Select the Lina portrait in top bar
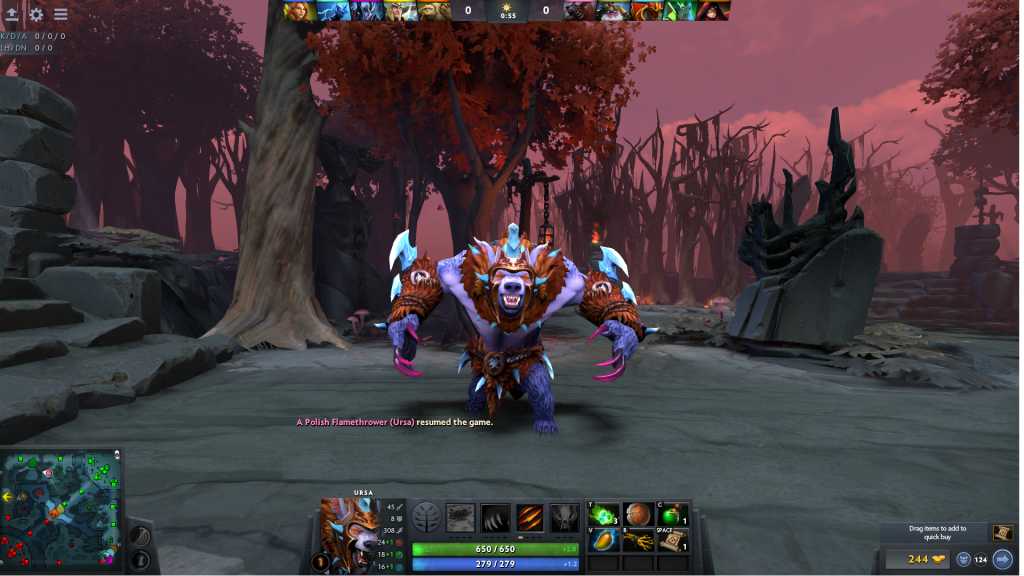1024x576 pixels. coord(297,11)
